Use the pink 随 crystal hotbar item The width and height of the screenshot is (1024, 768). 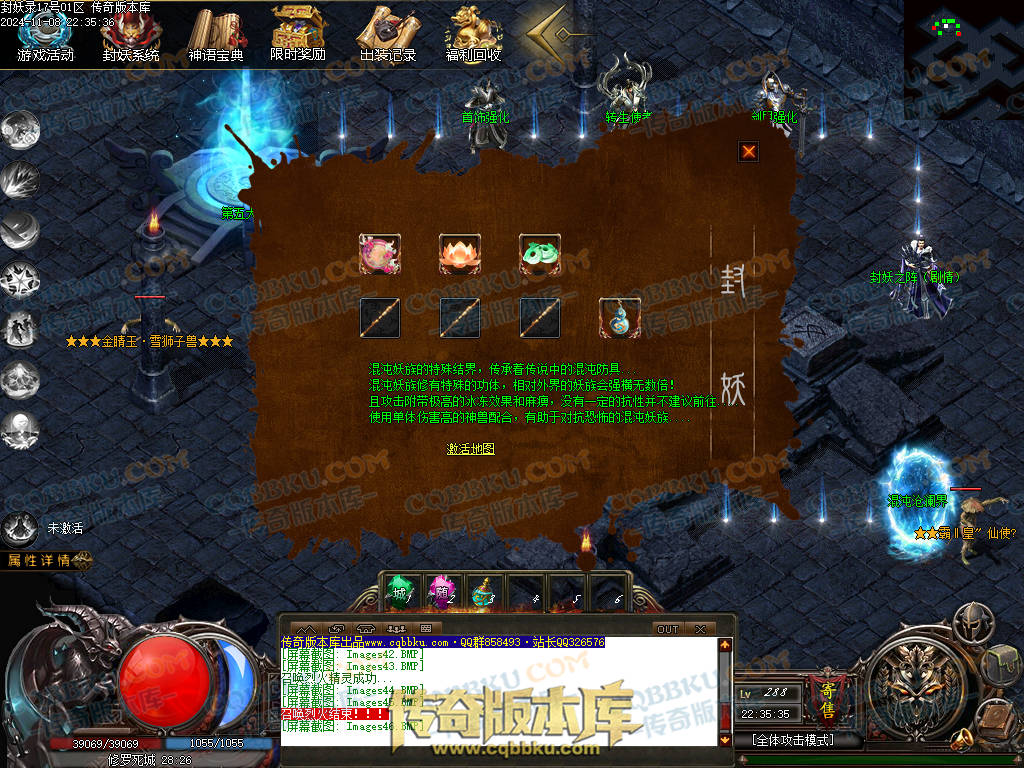click(x=441, y=591)
